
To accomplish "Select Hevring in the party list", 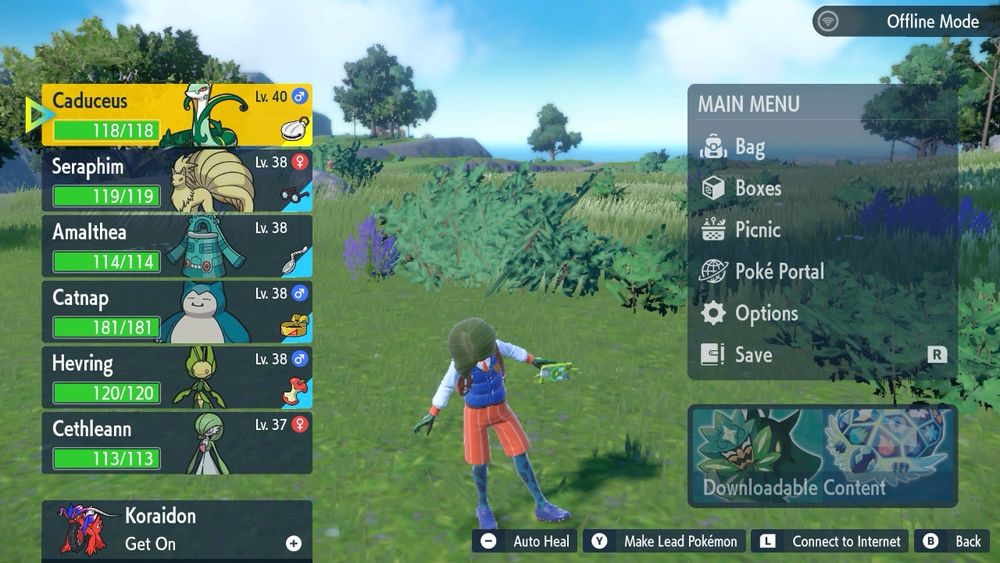I will (x=177, y=376).
